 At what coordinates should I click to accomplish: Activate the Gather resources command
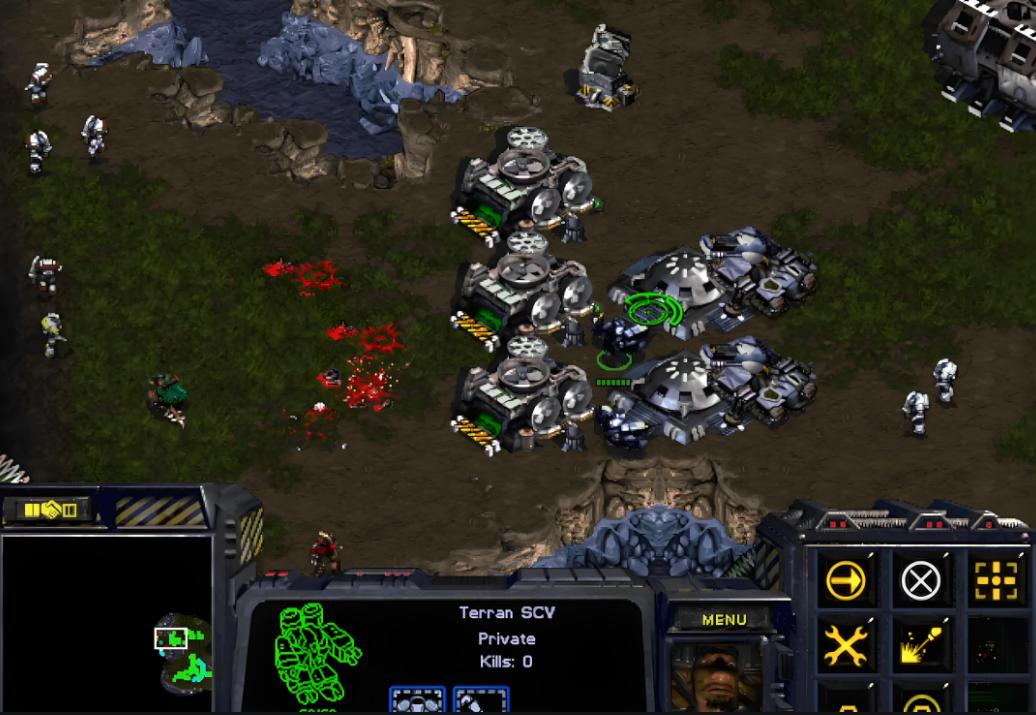coord(921,645)
